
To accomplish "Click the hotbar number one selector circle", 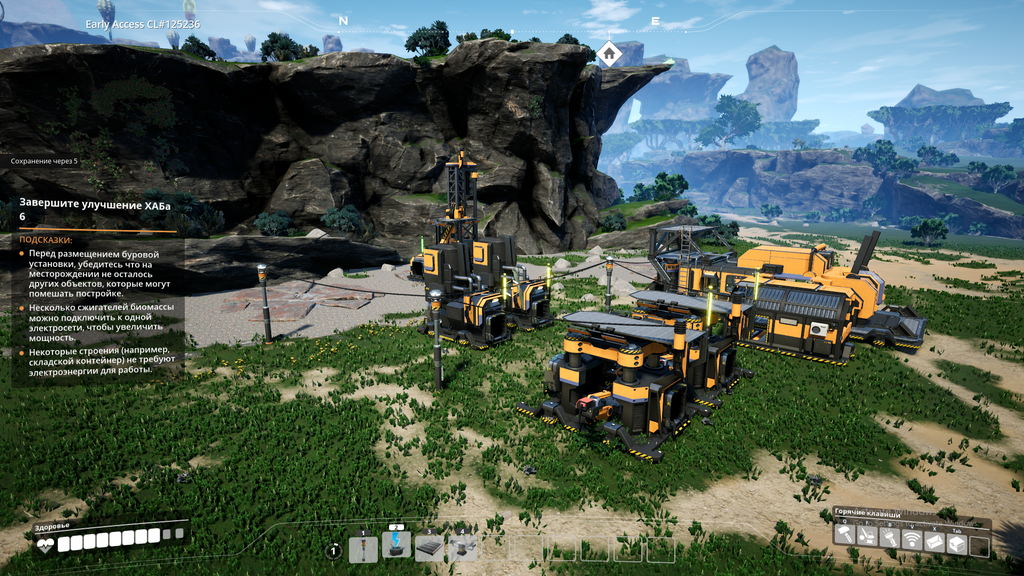I will pos(334,550).
